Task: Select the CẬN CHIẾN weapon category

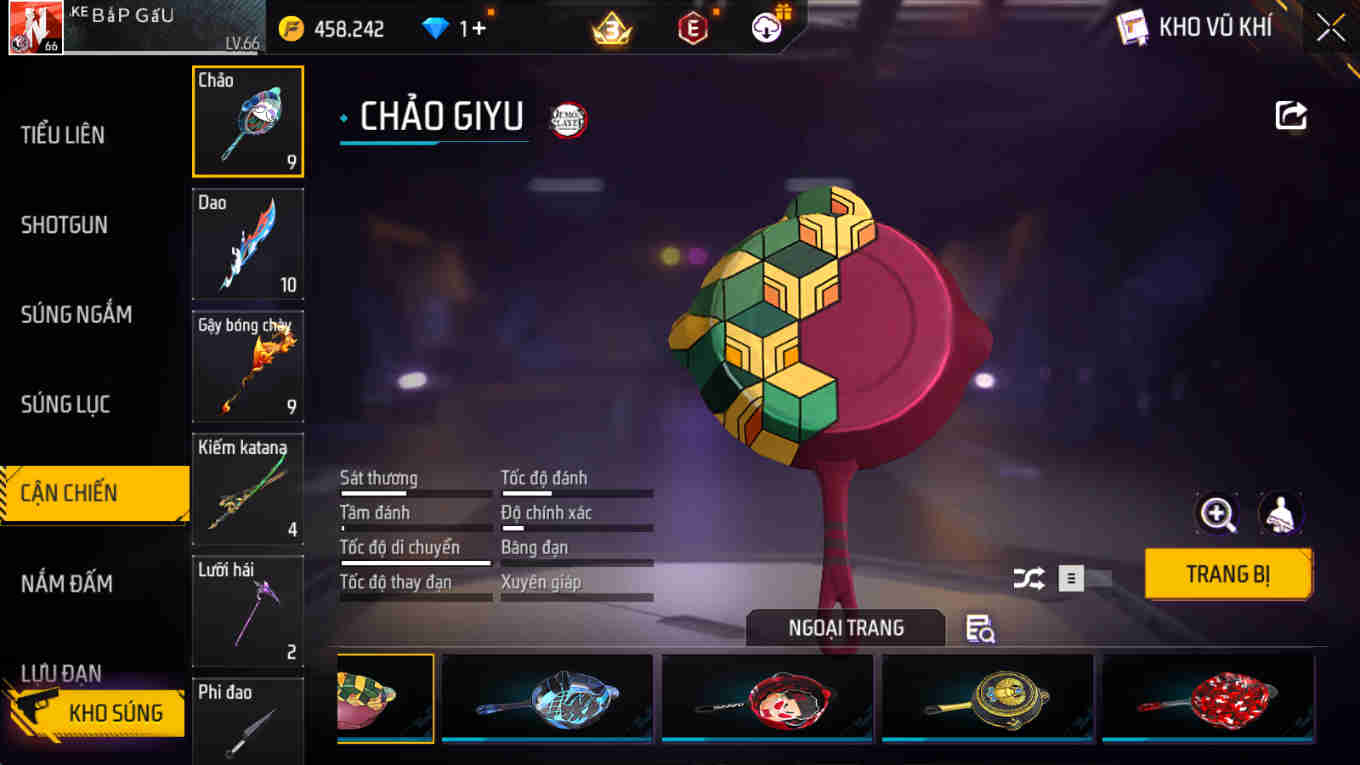Action: click(80, 492)
